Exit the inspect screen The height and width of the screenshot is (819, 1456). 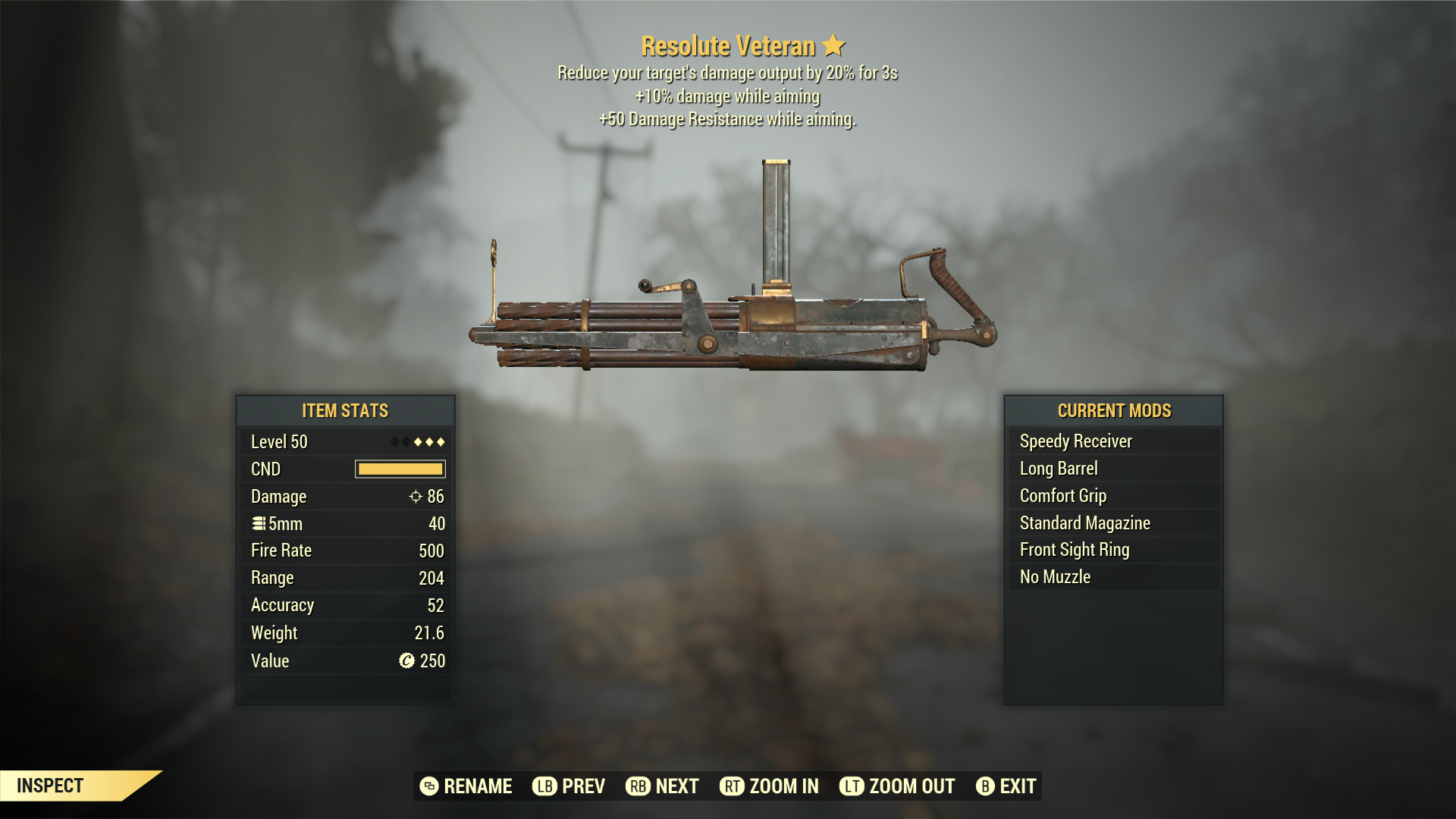tap(1006, 786)
